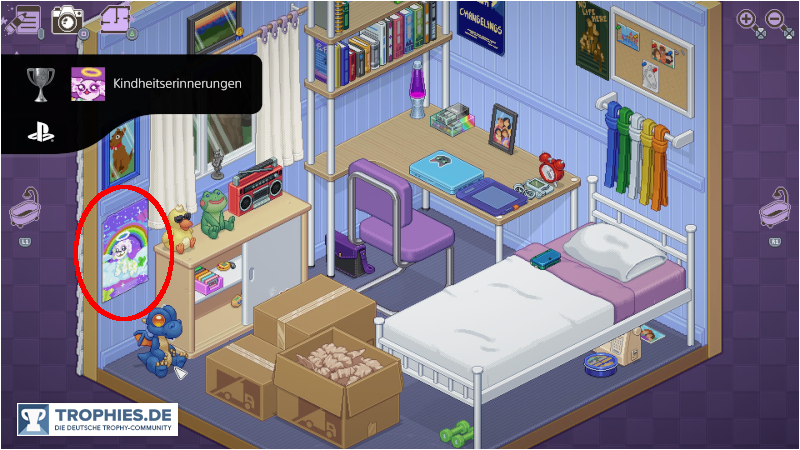Open photo mode with the camera icon
800x450 pixels.
pos(68,18)
